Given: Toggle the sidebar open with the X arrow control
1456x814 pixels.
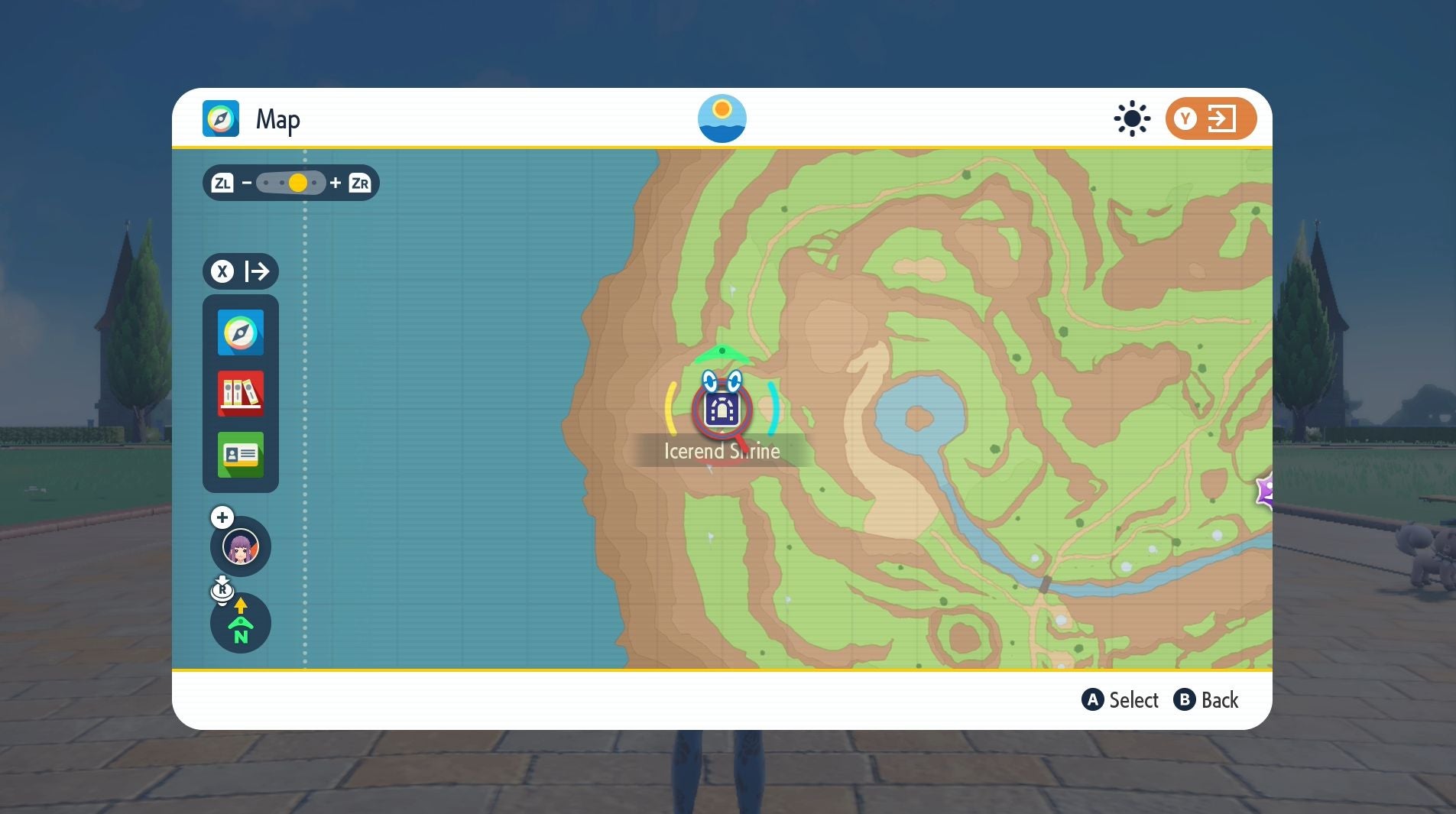Looking at the screenshot, I should point(241,271).
